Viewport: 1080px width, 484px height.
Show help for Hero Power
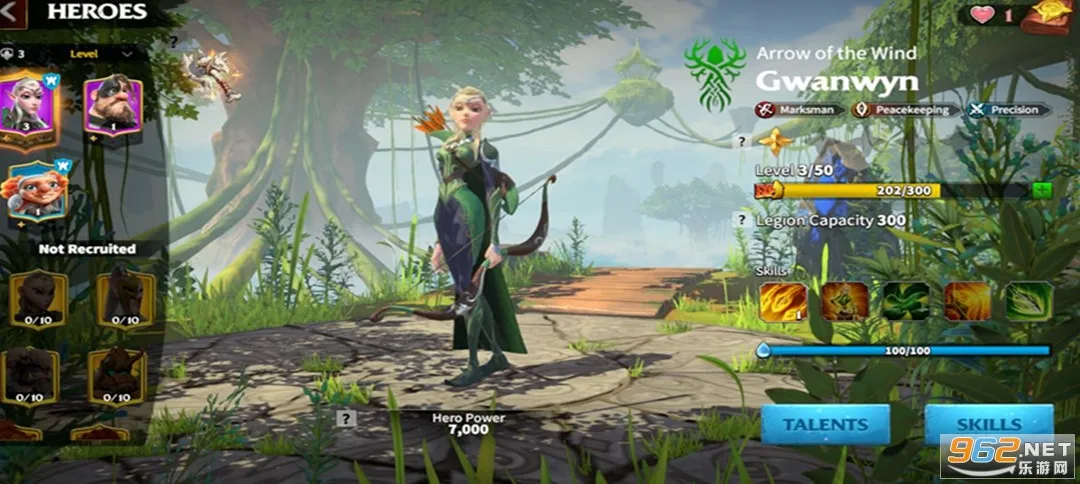[x=346, y=419]
